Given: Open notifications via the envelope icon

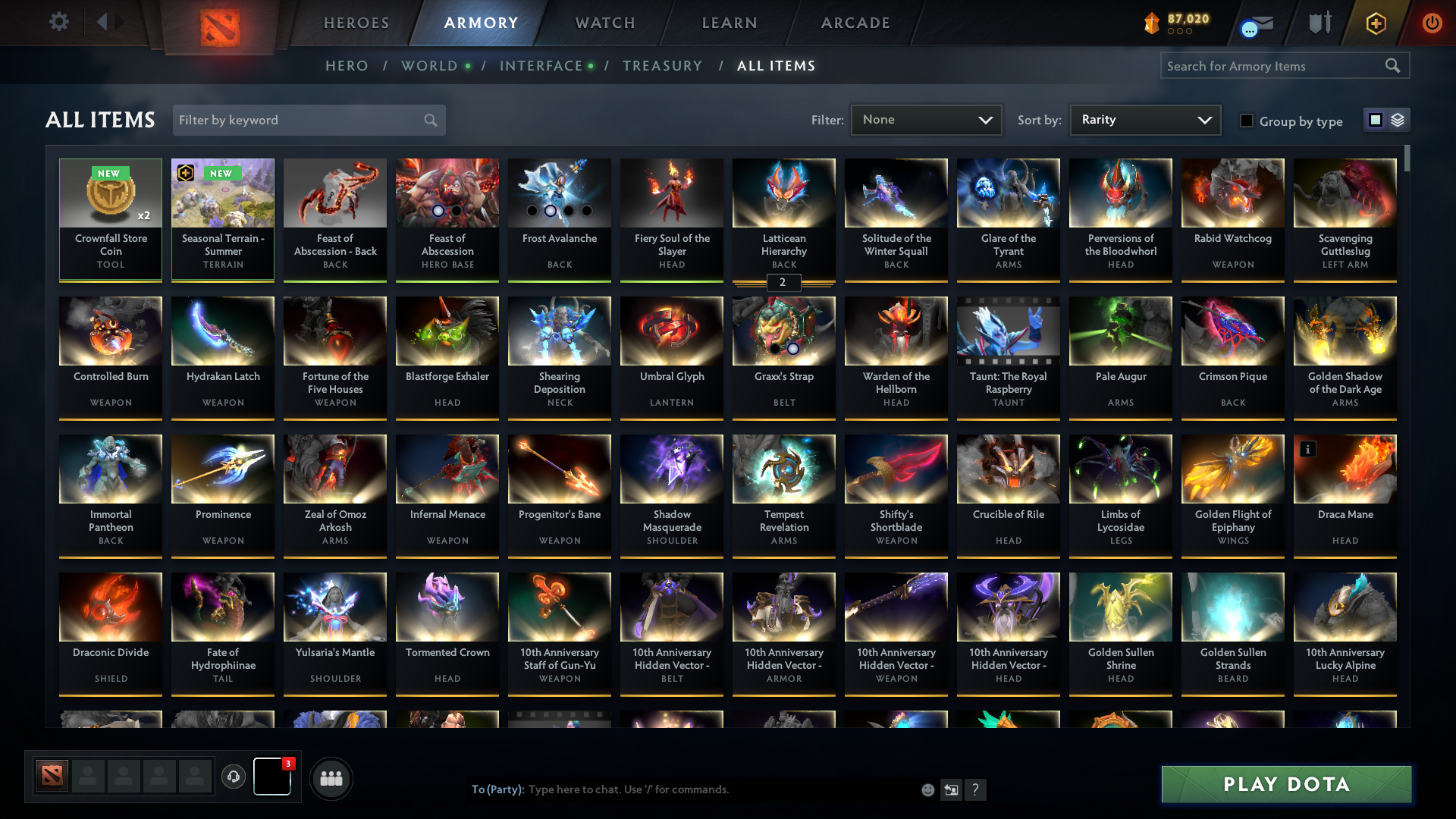Looking at the screenshot, I should coord(1258,22).
